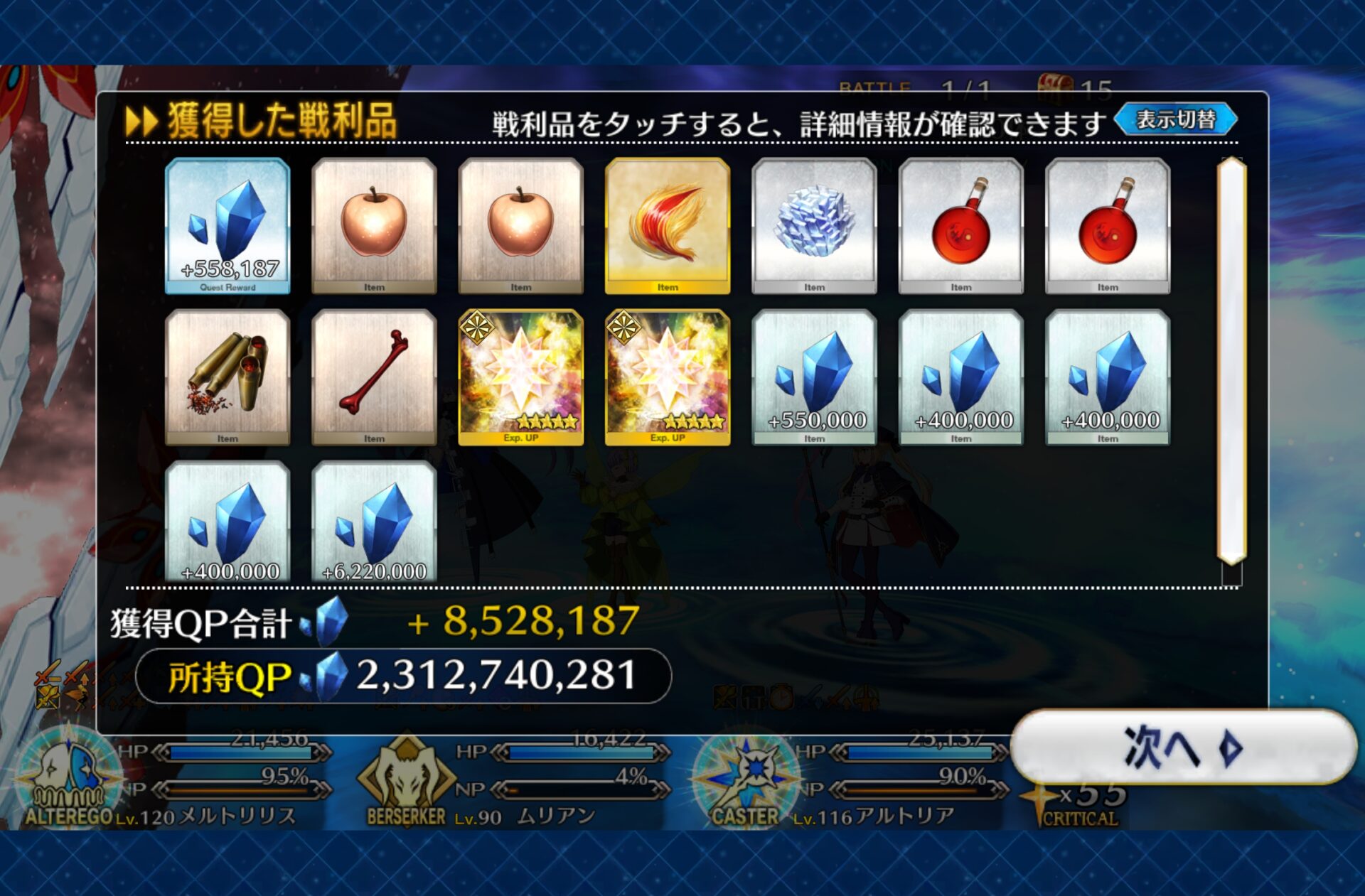Tap the 次へ next button
Image resolution: width=1365 pixels, height=896 pixels.
[x=1183, y=747]
